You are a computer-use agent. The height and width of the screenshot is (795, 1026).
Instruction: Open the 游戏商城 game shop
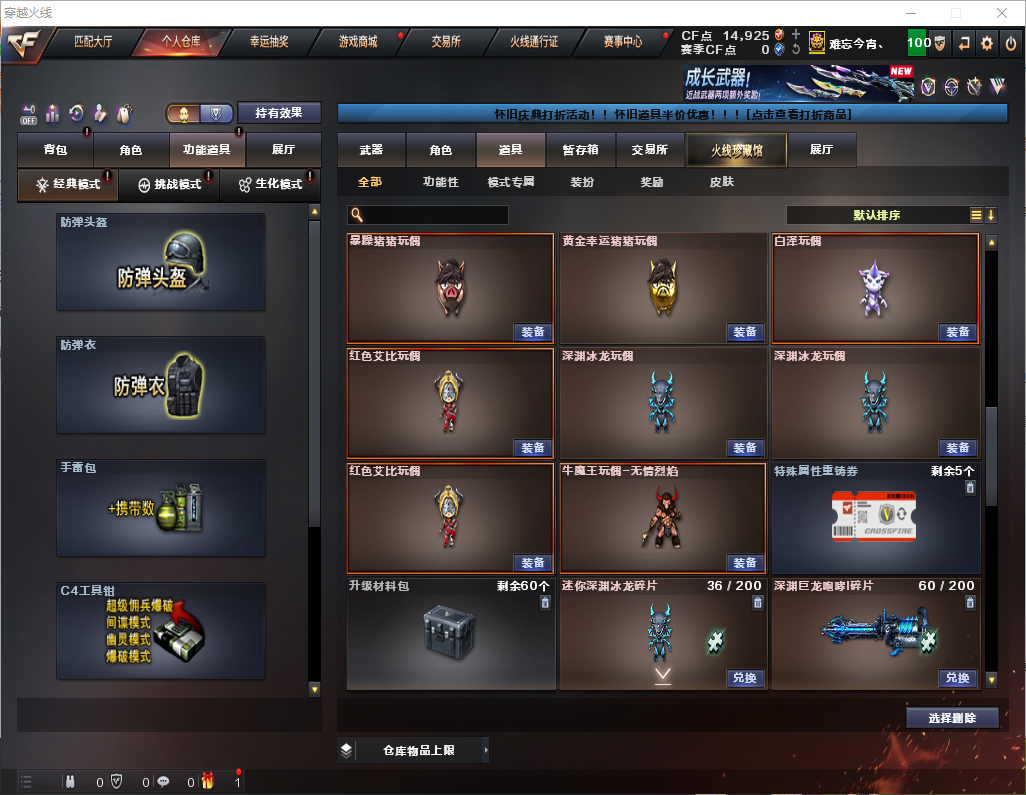point(358,42)
